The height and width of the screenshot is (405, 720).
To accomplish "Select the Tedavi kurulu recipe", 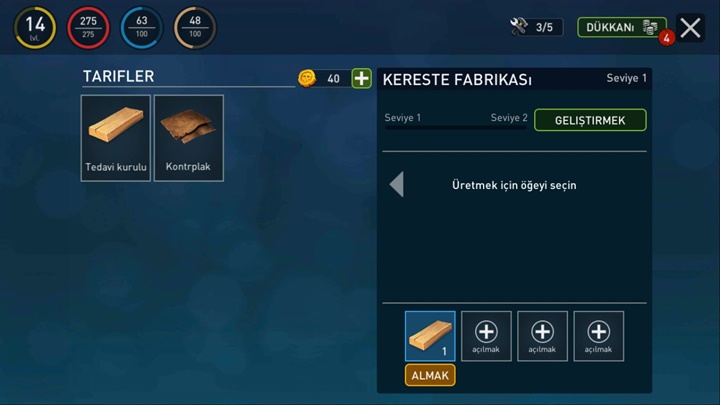I will pos(116,138).
